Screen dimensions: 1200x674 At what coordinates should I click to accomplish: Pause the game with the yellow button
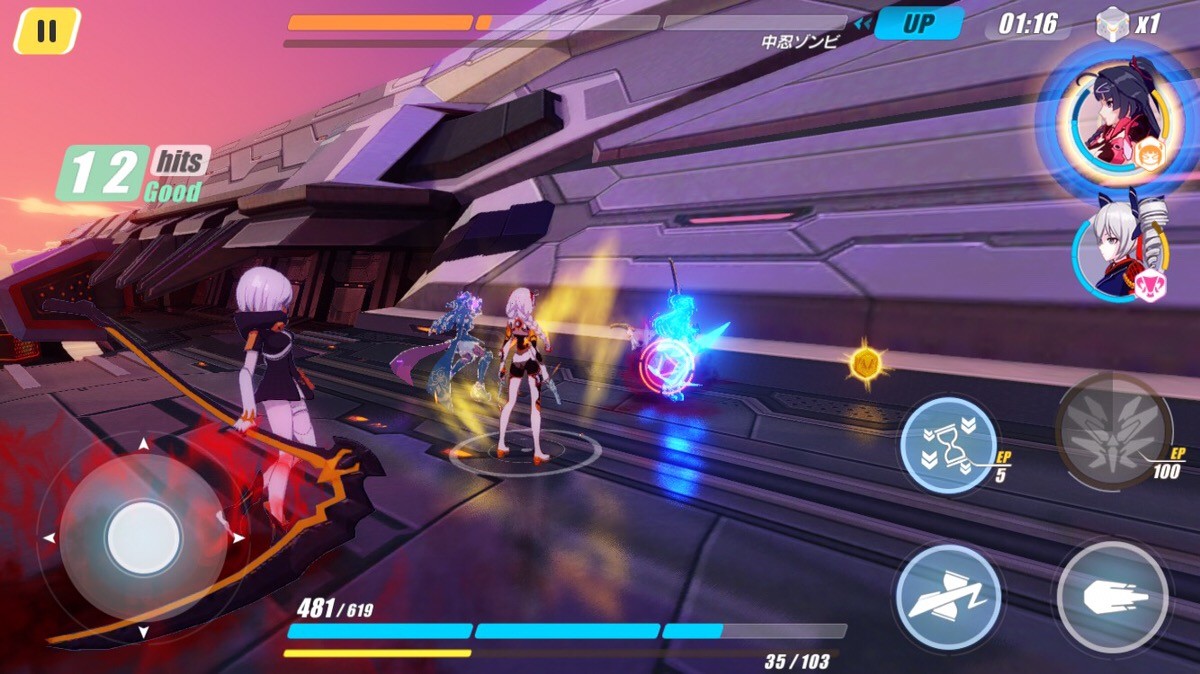[46, 31]
